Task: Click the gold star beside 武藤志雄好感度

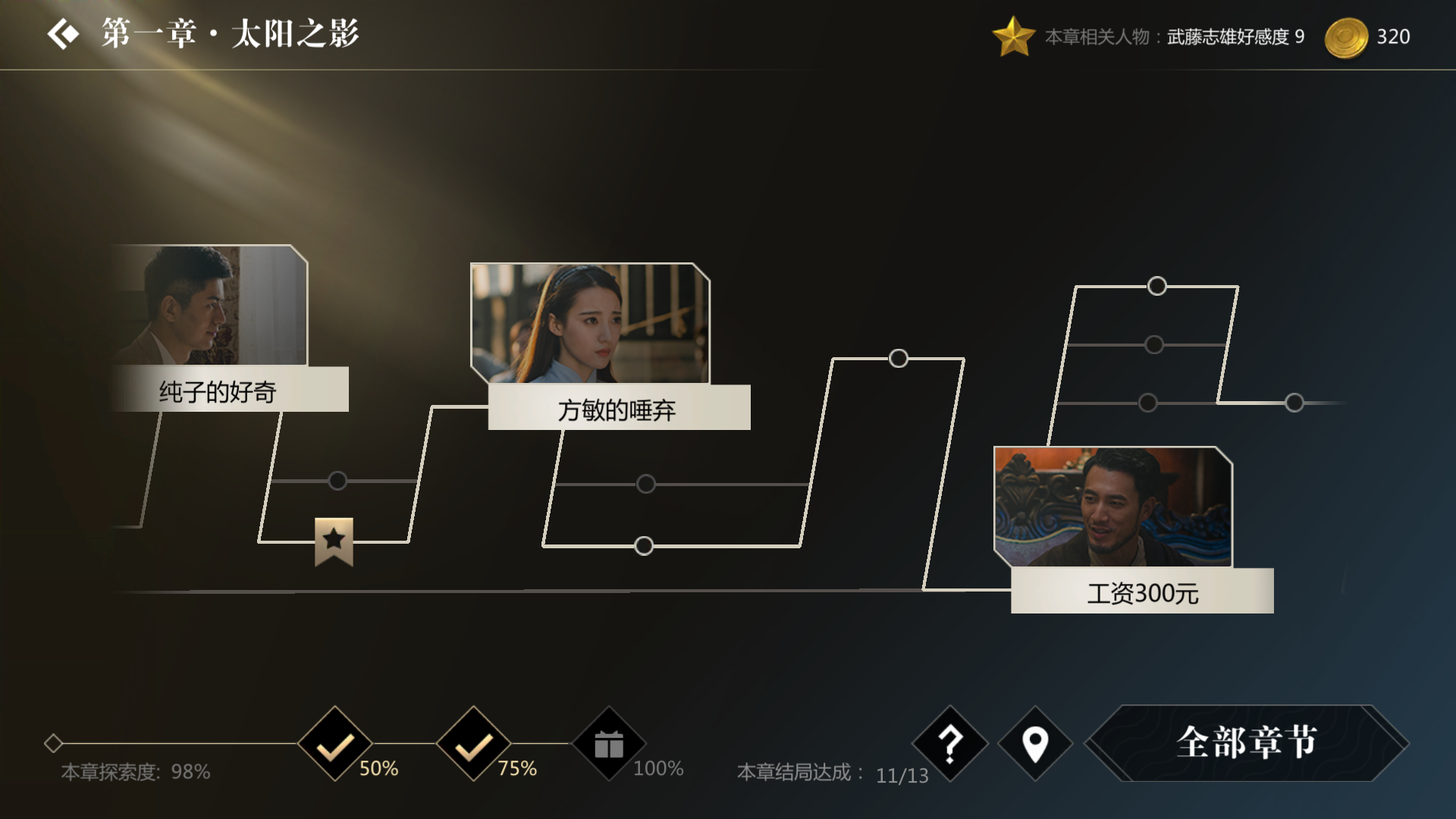Action: (1015, 35)
